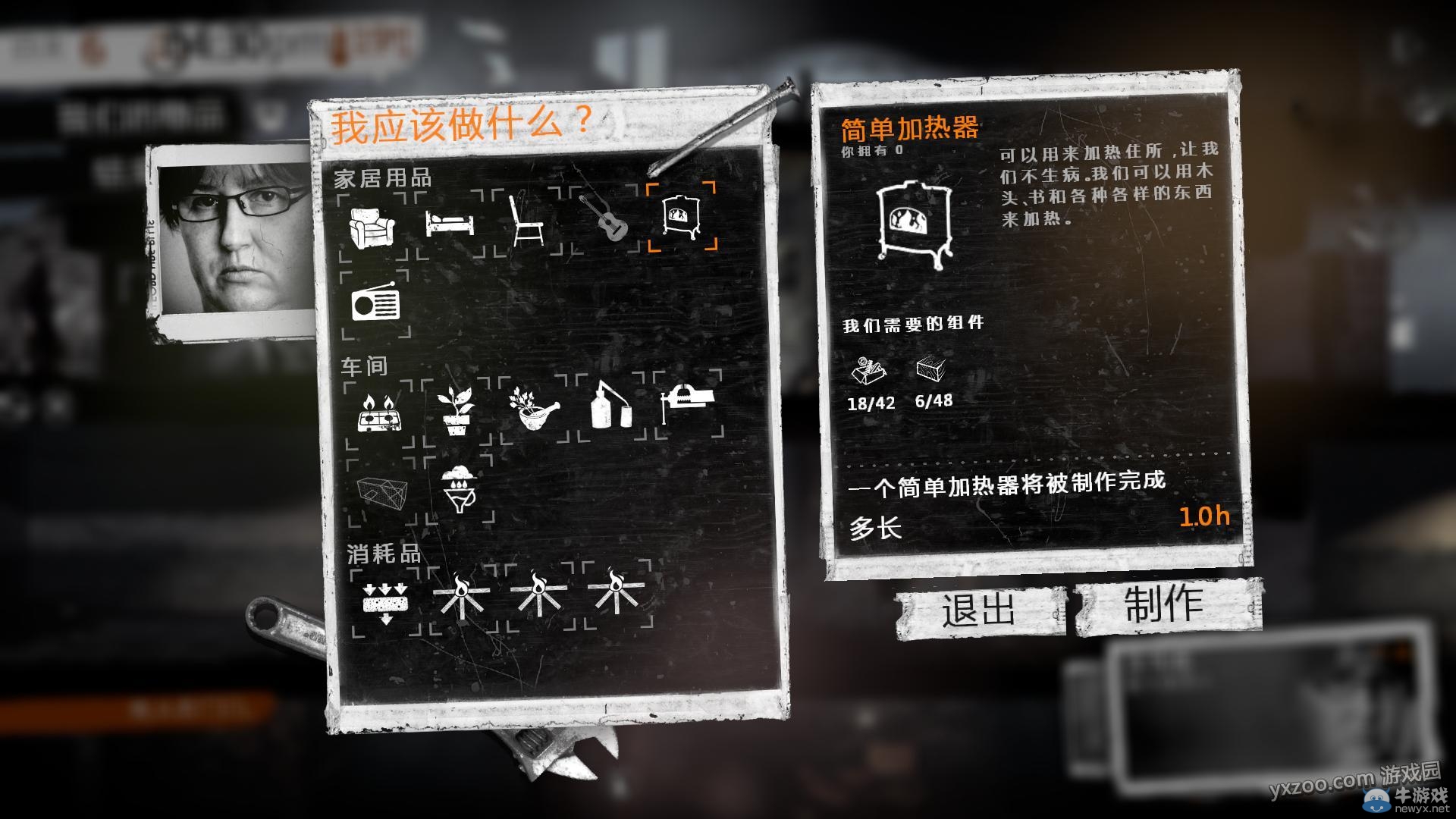Choose the chair crafting icon
The height and width of the screenshot is (819, 1456).
(x=527, y=220)
